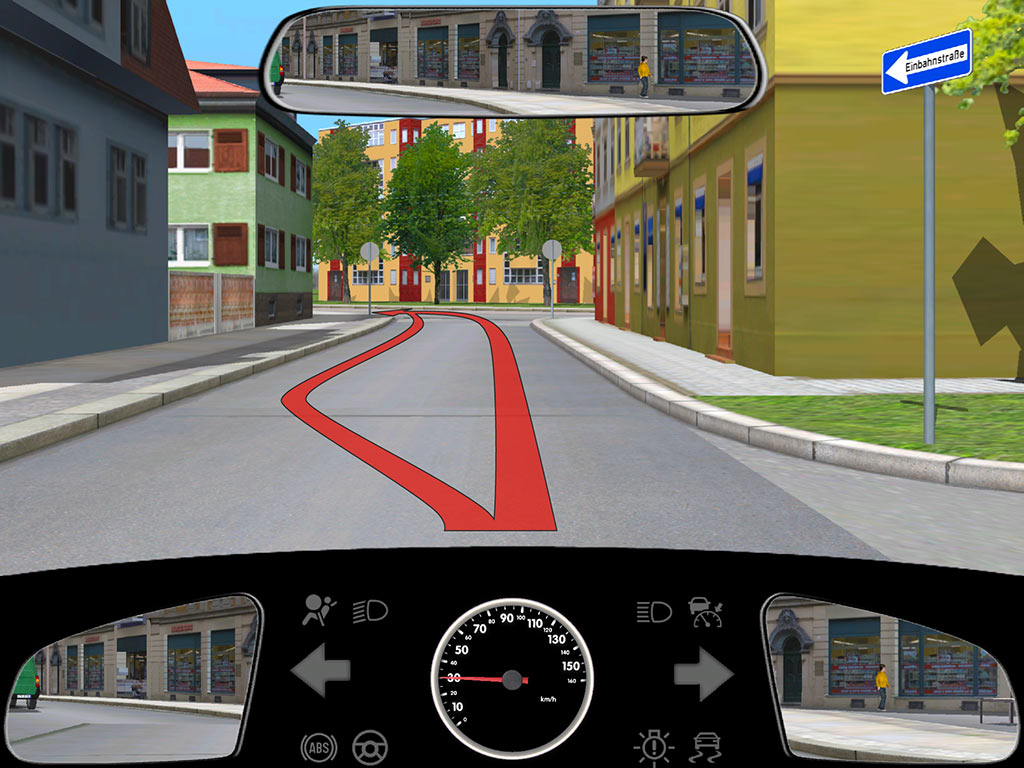Click the steering wheel warning icon

pos(371,746)
